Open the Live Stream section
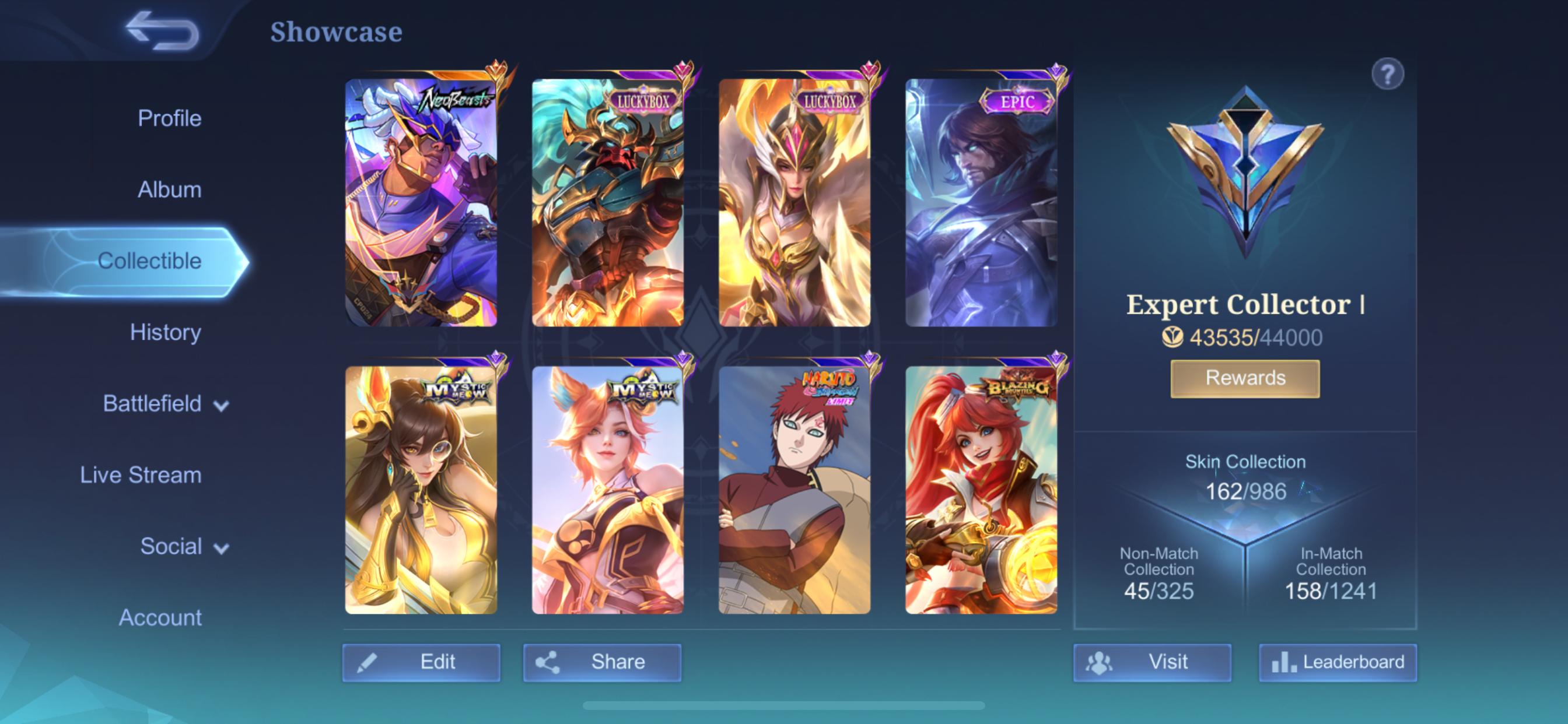Screen dimensions: 1568x724 pyautogui.click(x=142, y=475)
